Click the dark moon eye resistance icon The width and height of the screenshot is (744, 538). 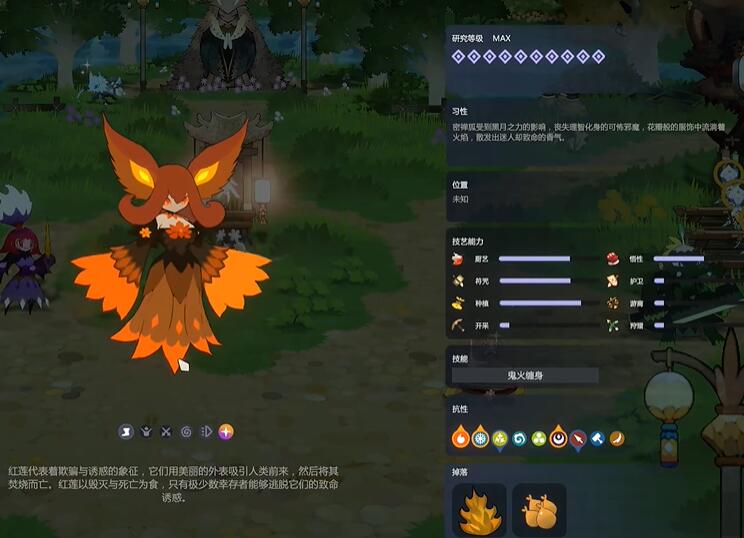coord(558,438)
